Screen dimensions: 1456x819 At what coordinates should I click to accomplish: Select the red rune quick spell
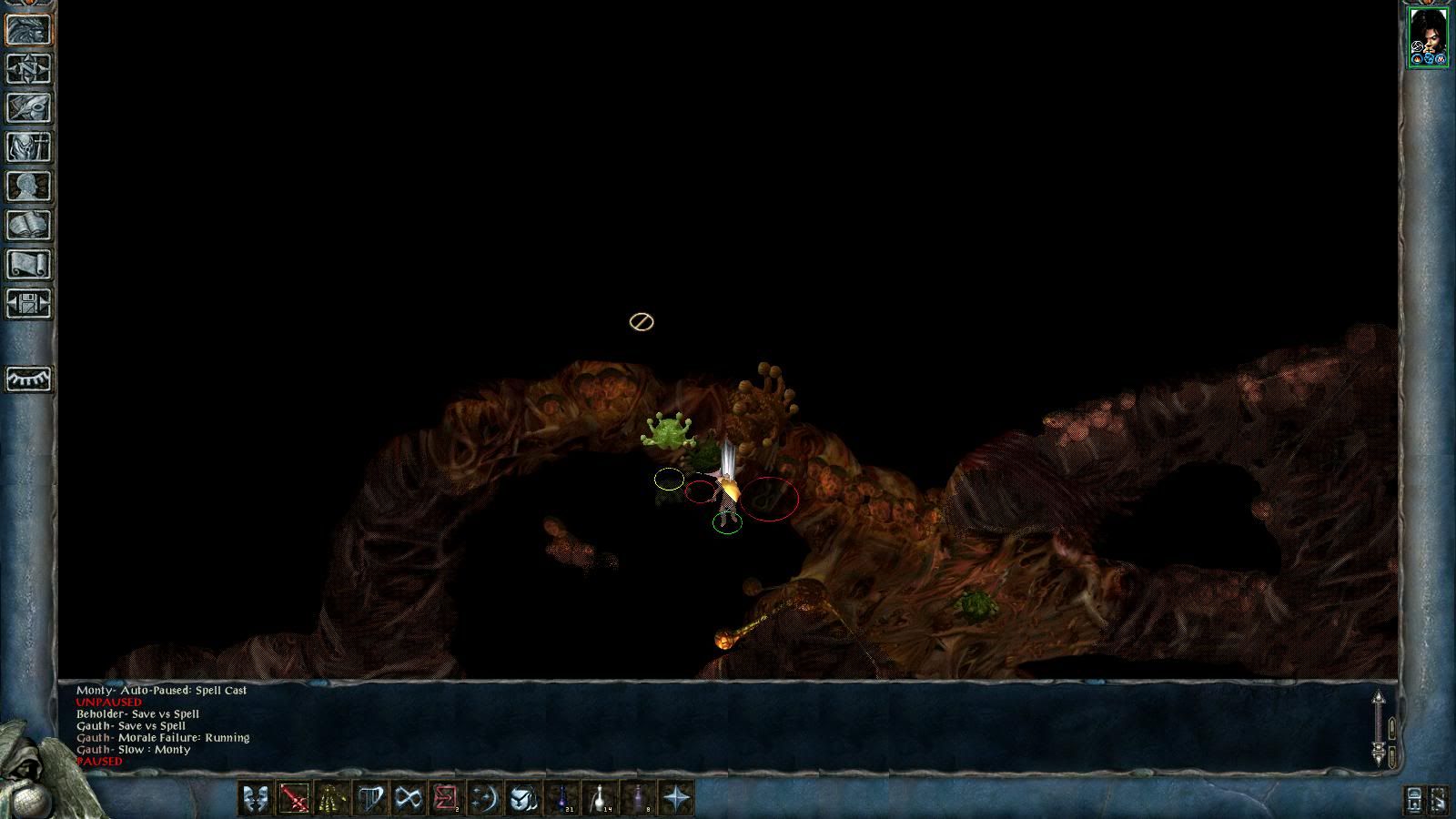tap(446, 798)
